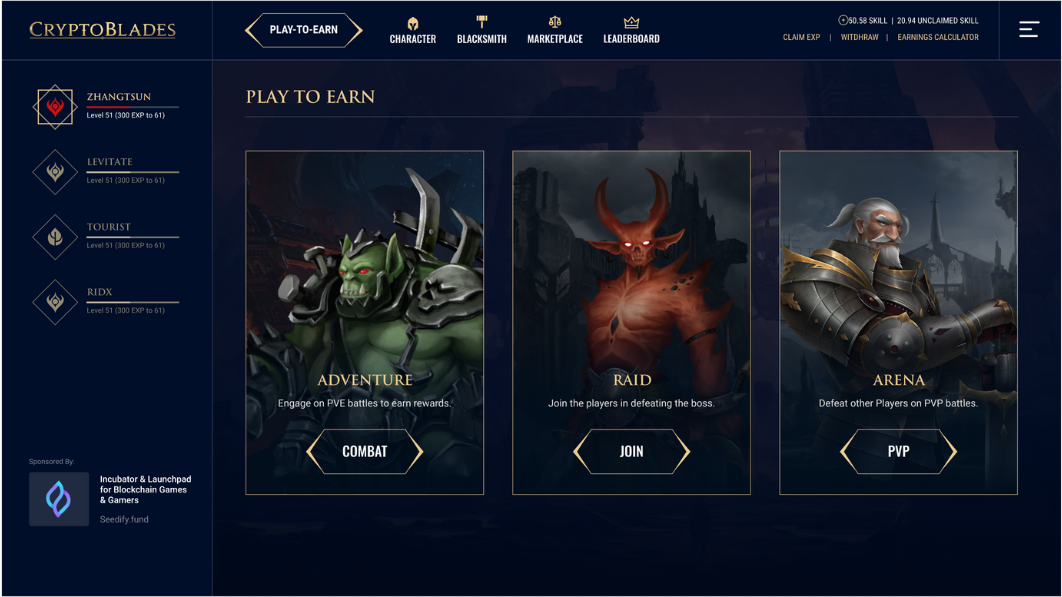Go to the Marketplace
This screenshot has width=1062, height=597.
point(555,31)
